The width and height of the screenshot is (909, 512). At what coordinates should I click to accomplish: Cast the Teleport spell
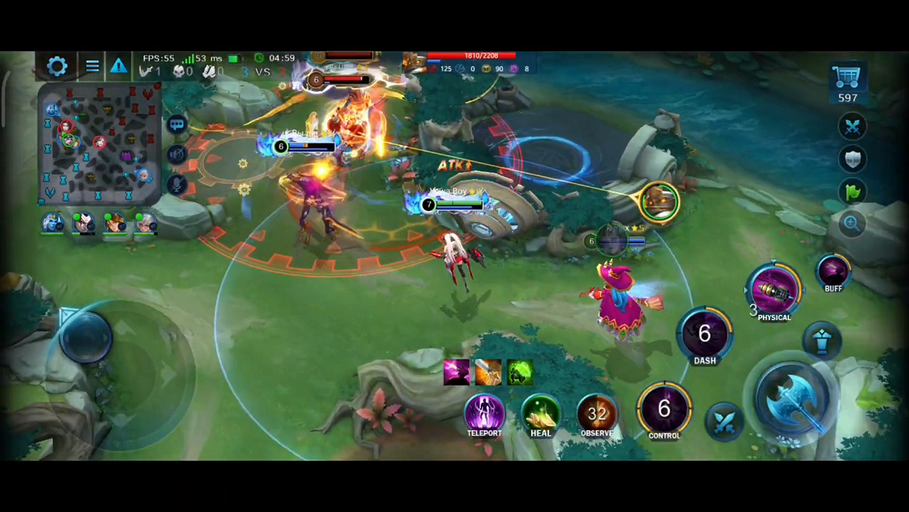[484, 411]
